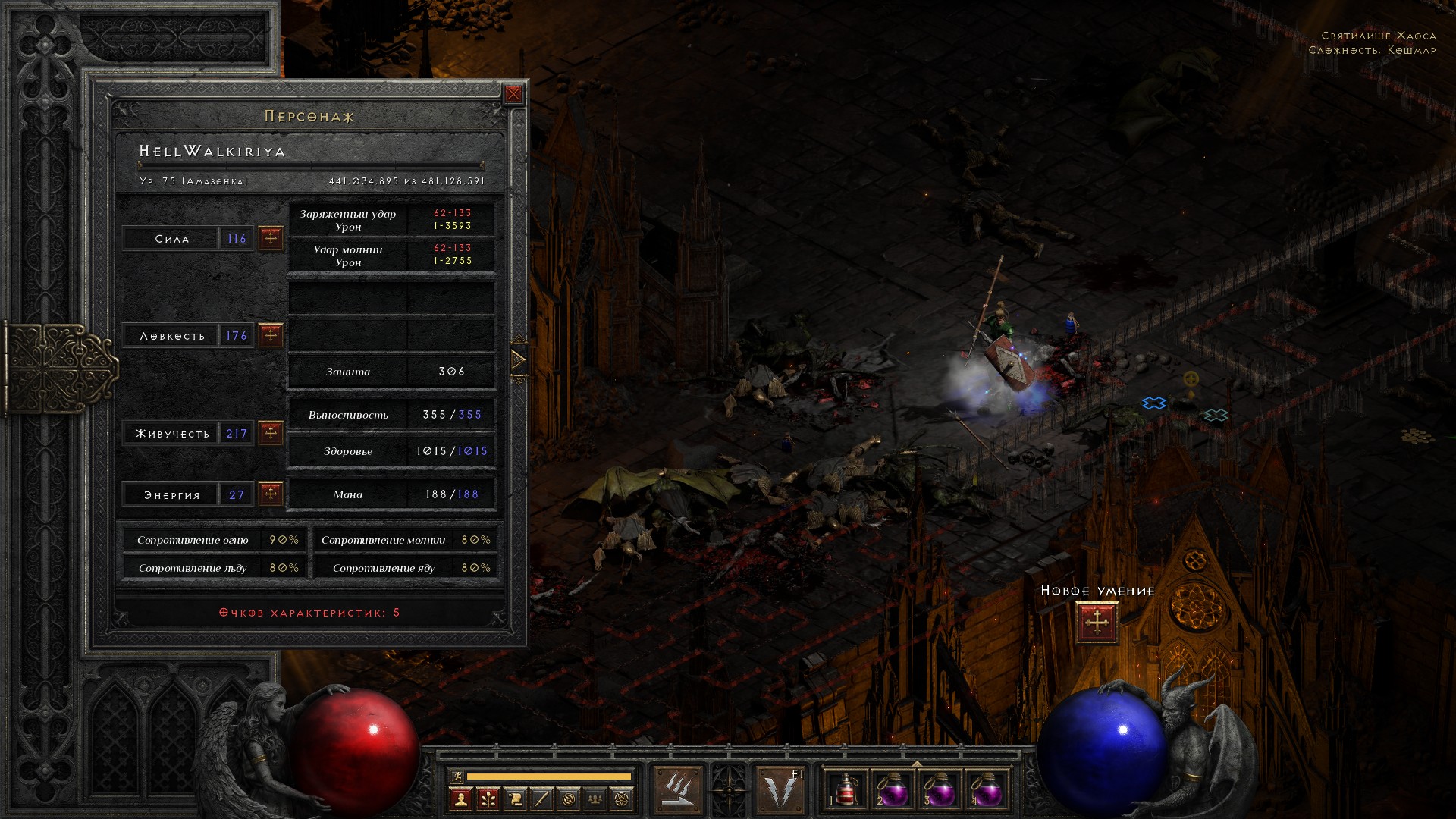Open the quest log scroll icon
The width and height of the screenshot is (1456, 819).
click(x=515, y=799)
